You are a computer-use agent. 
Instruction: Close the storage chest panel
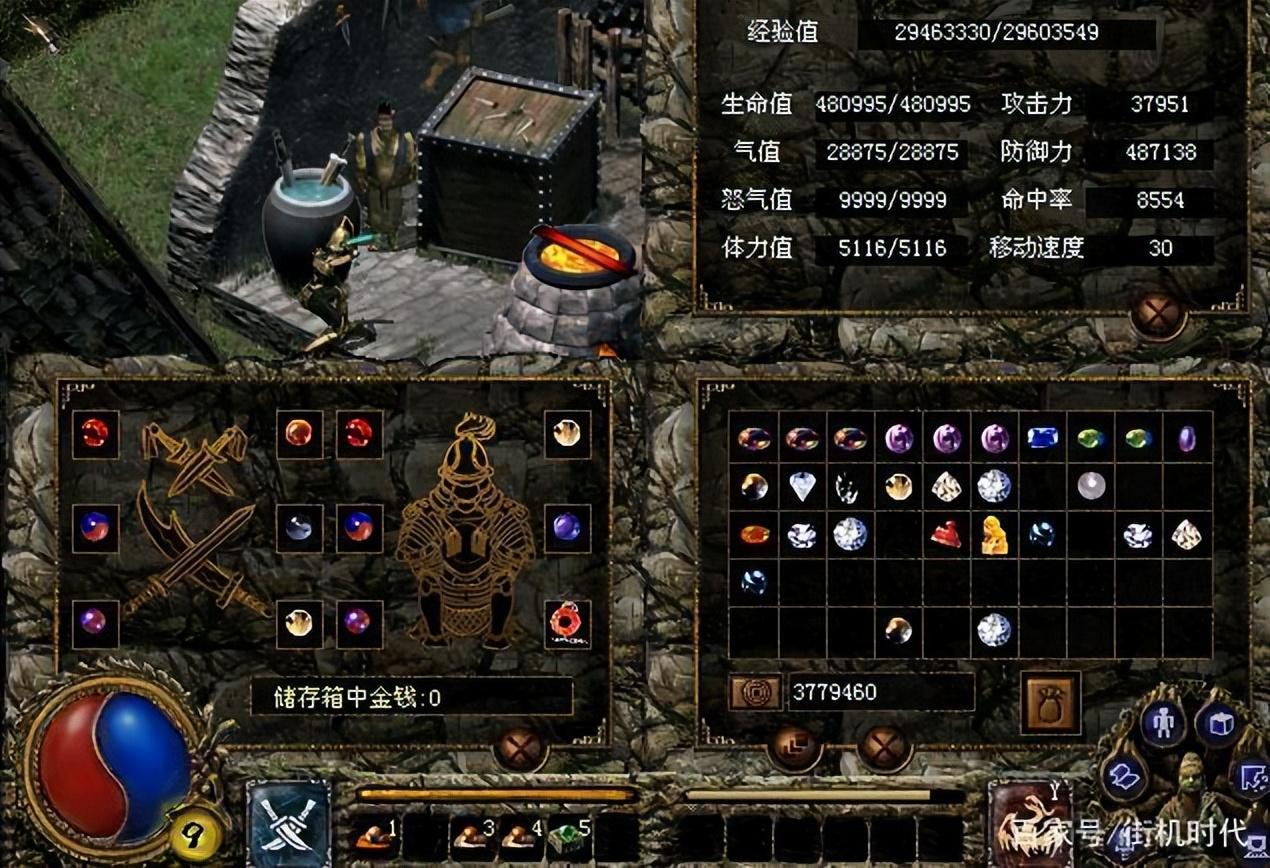coord(521,748)
